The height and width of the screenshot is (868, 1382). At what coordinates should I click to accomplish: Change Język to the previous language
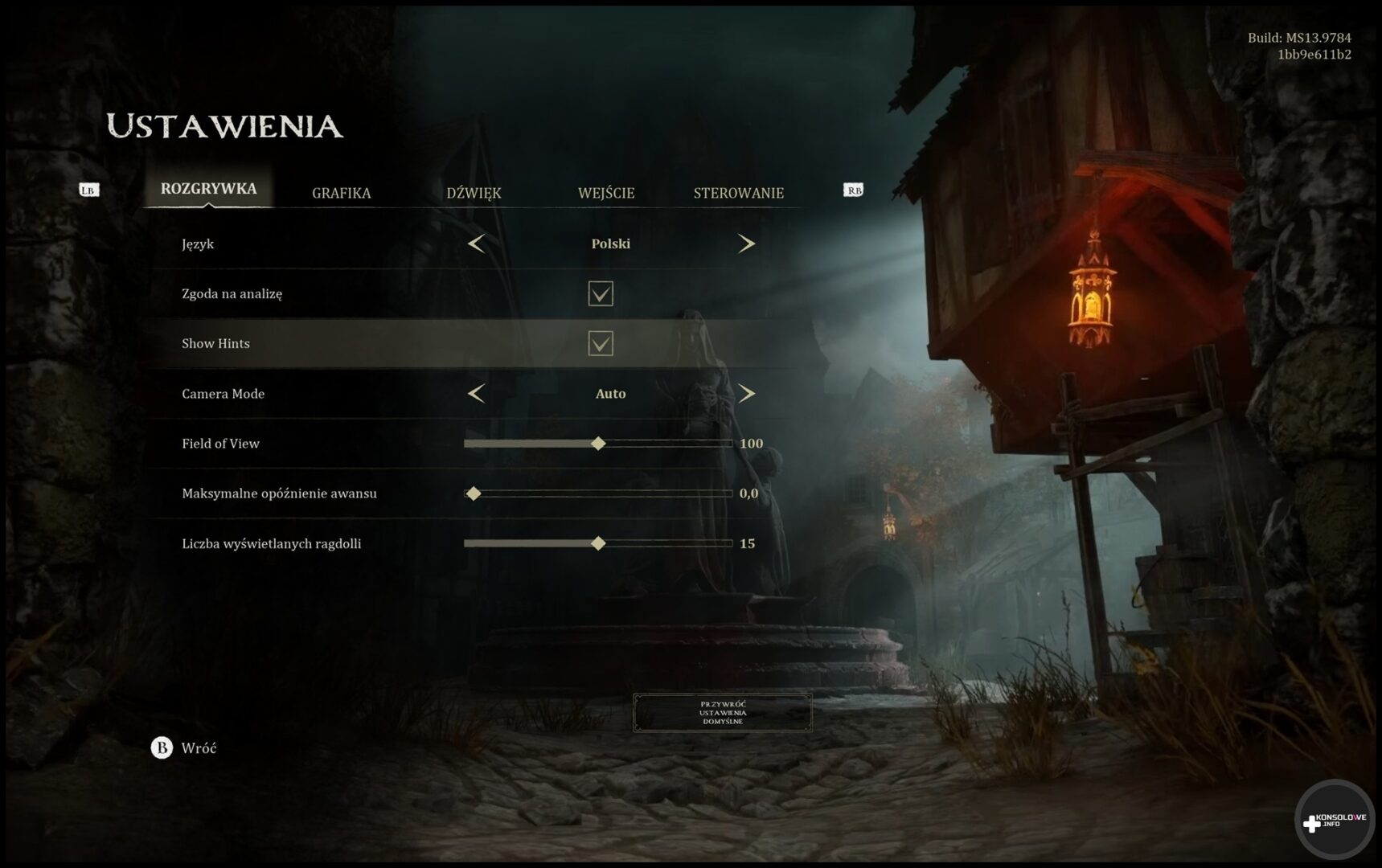coord(476,244)
